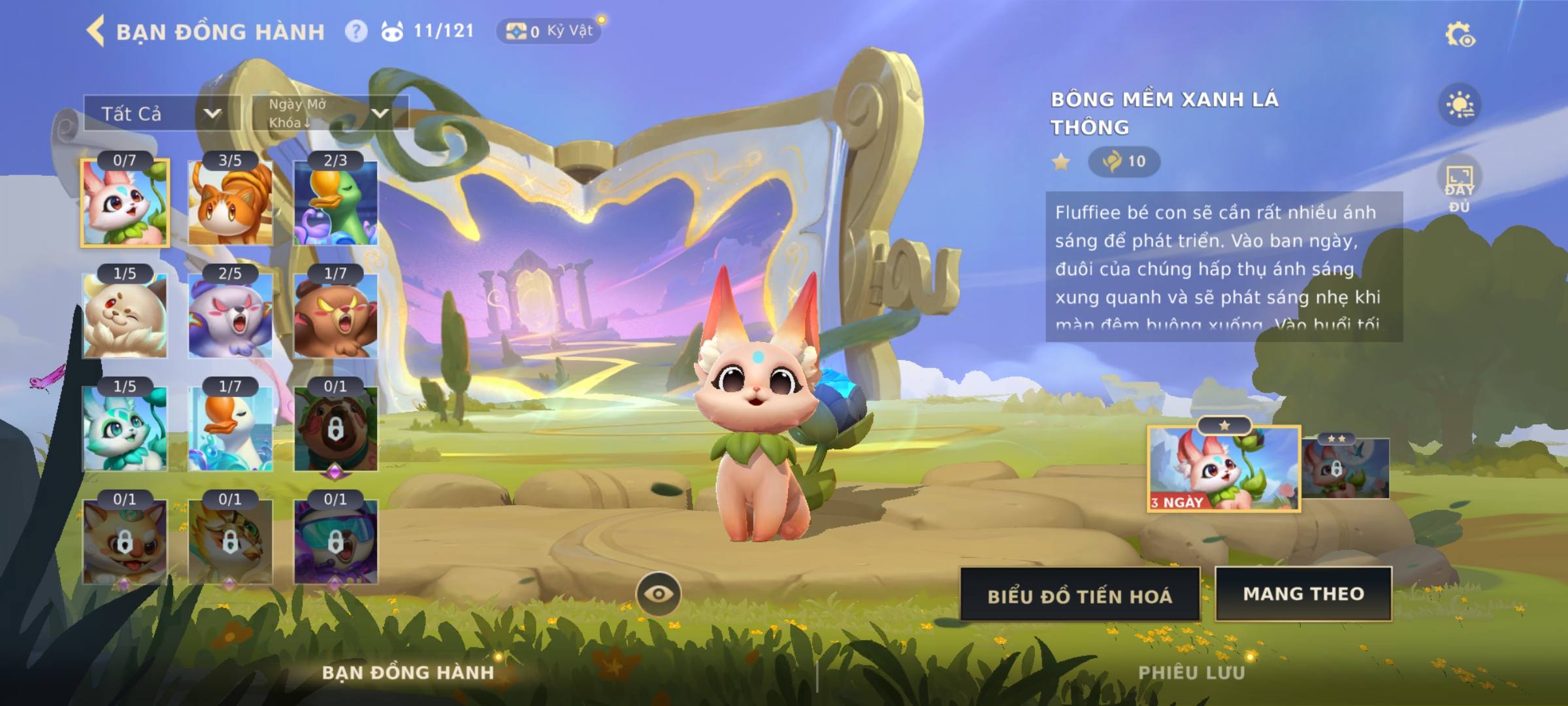The image size is (1568, 706).
Task: Select the orange cat companion showing 3/5
Action: [x=230, y=203]
